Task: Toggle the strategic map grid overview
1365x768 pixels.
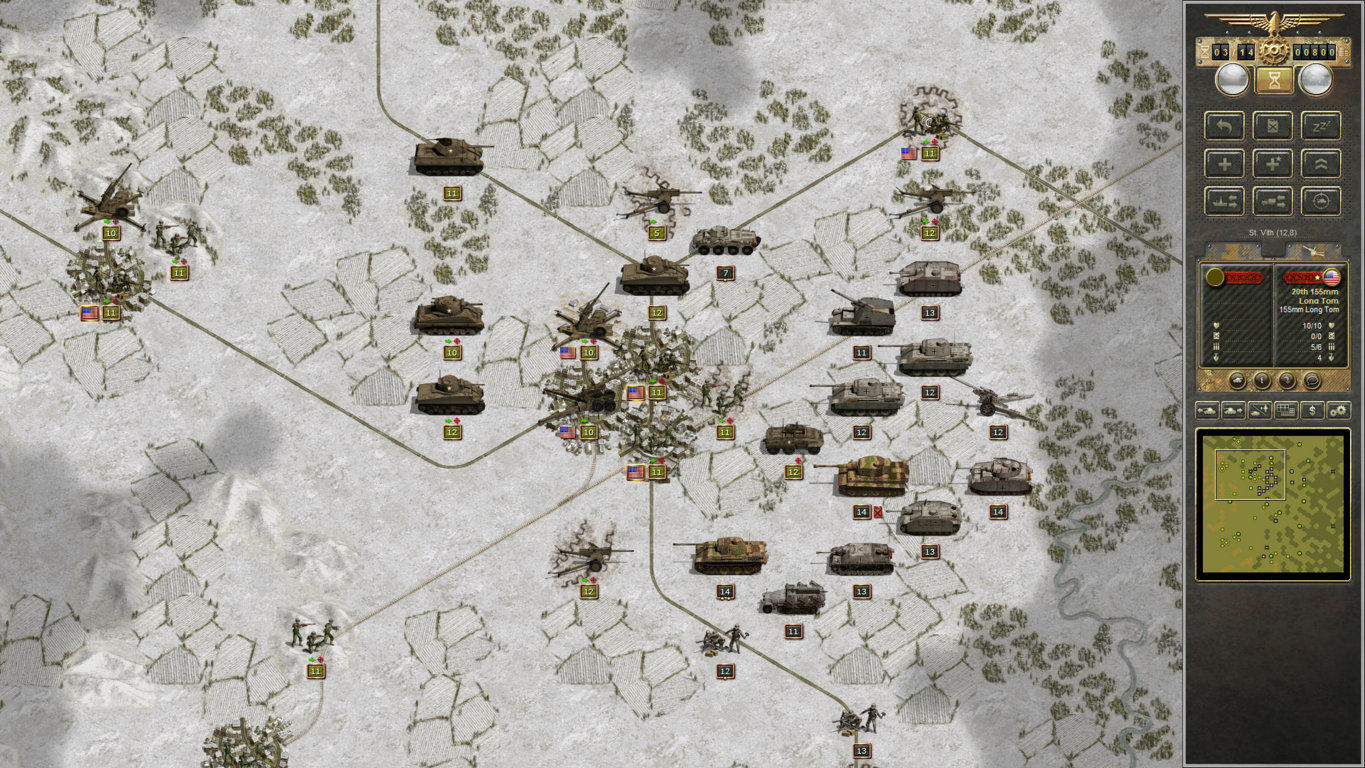Action: 1286,410
